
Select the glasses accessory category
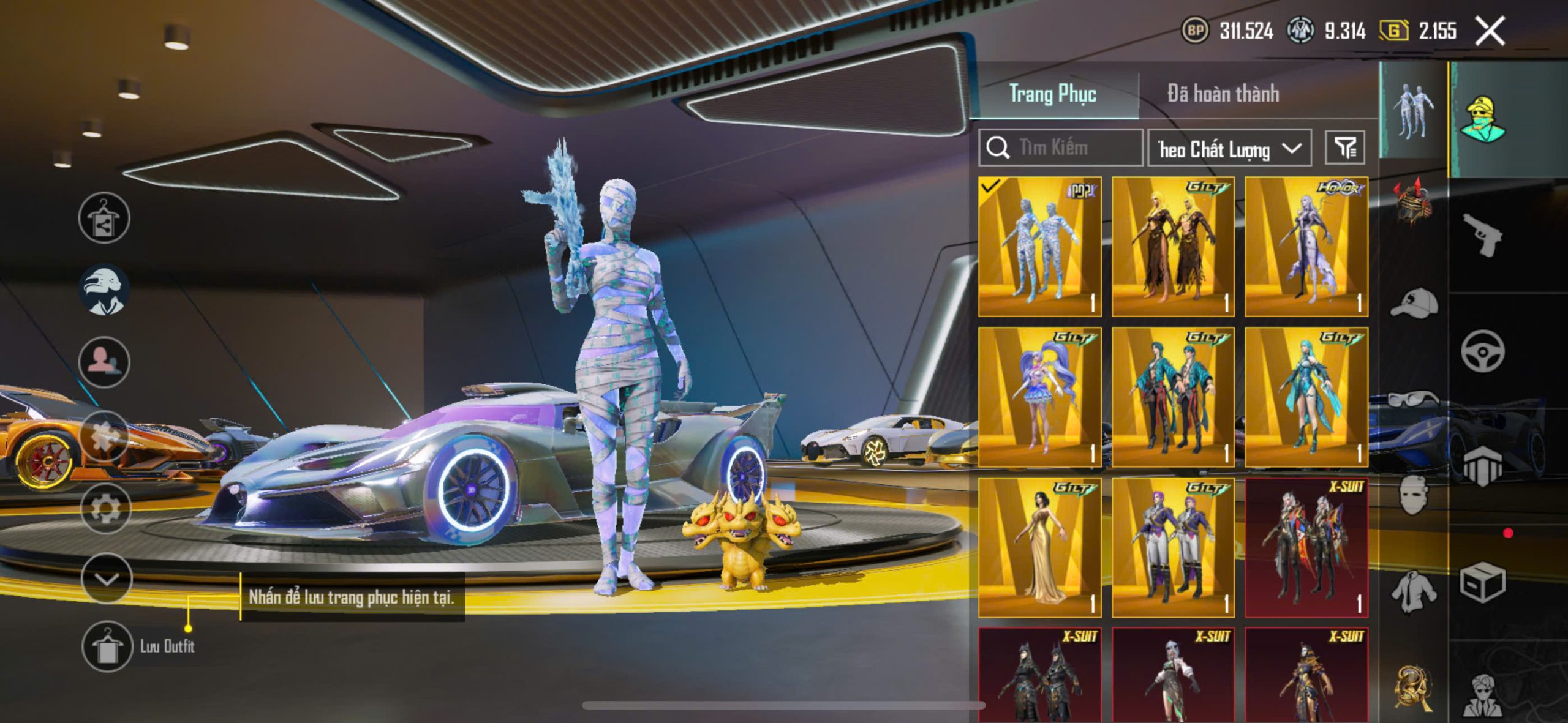click(1414, 400)
